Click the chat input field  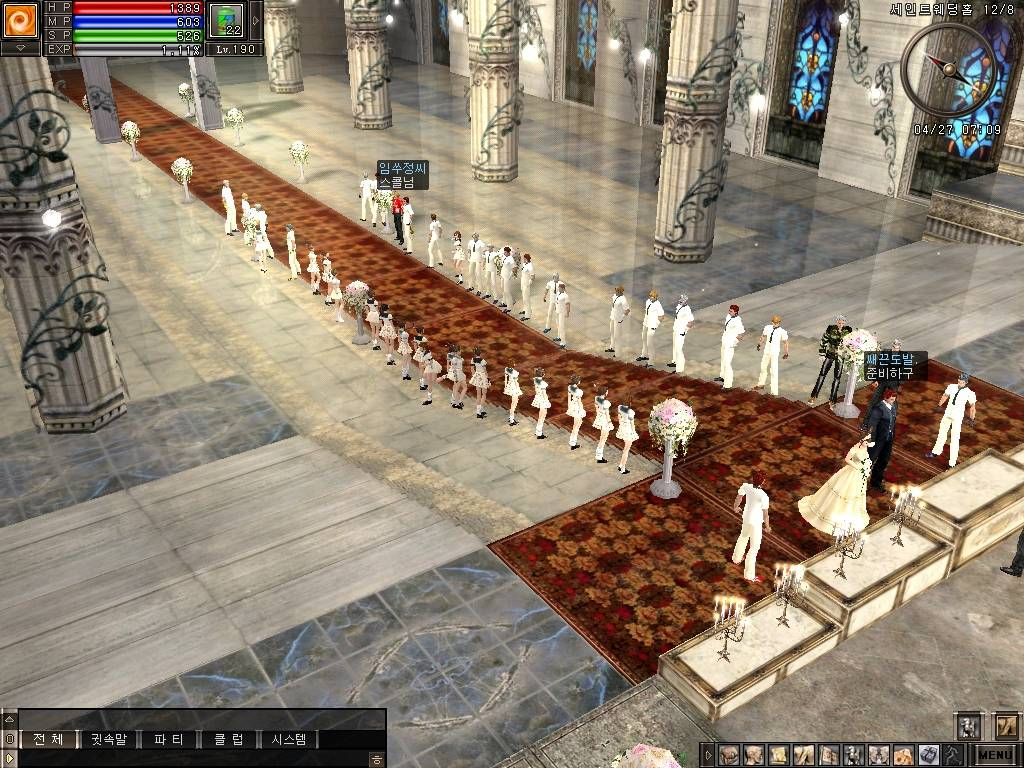[x=190, y=759]
